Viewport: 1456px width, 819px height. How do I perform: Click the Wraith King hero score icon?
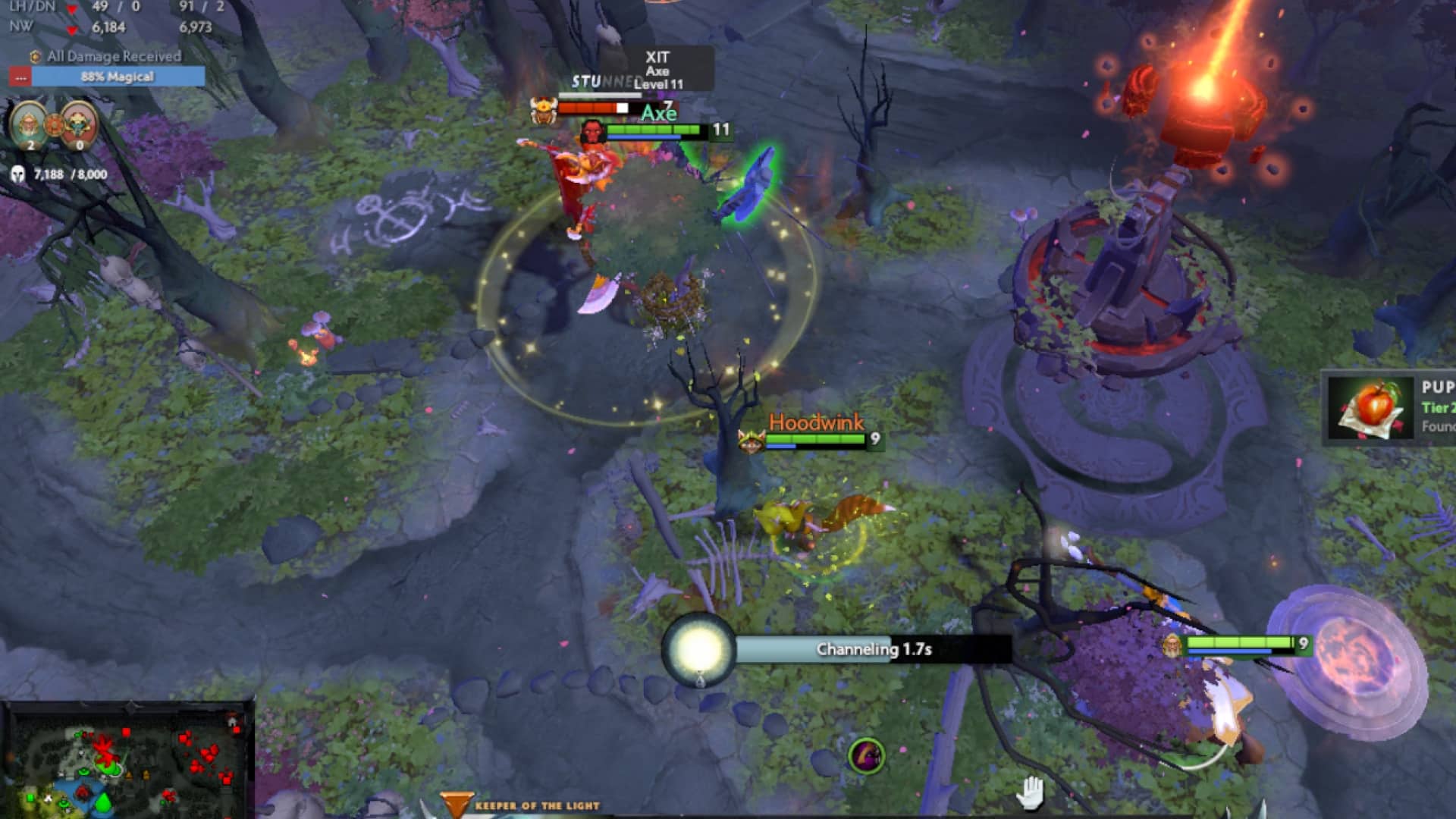[77, 124]
